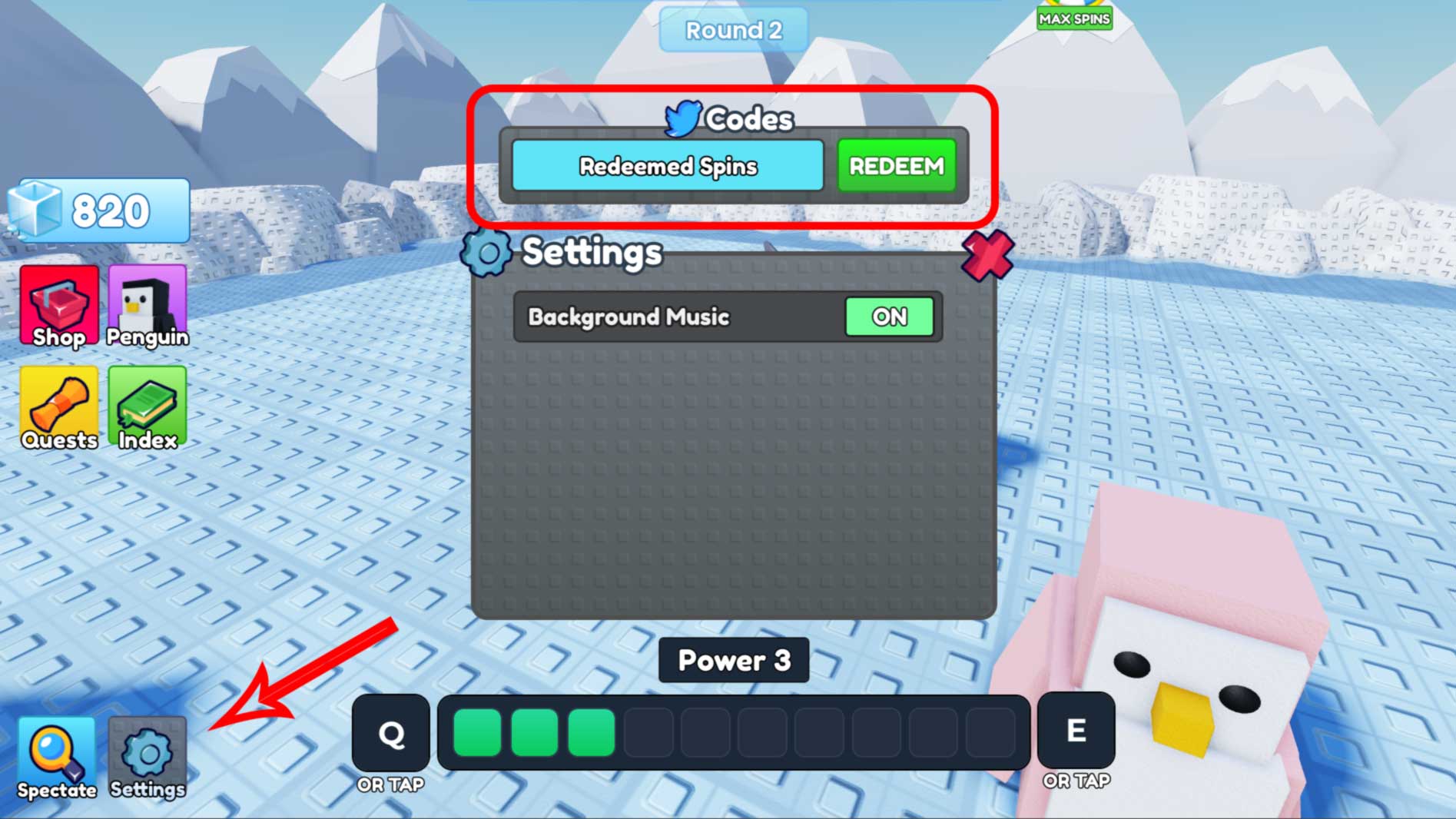
Task: Click the Redeemed Spins code entry field
Action: point(668,166)
